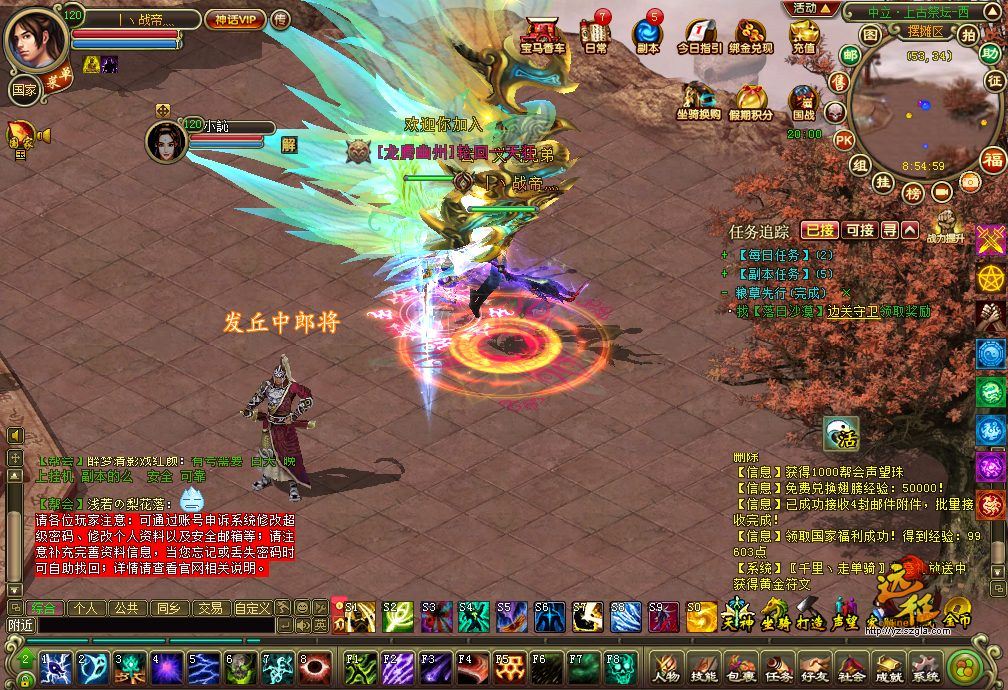The height and width of the screenshot is (690, 1008).
Task: Open the 日常 daily activities icon
Action: (x=596, y=34)
